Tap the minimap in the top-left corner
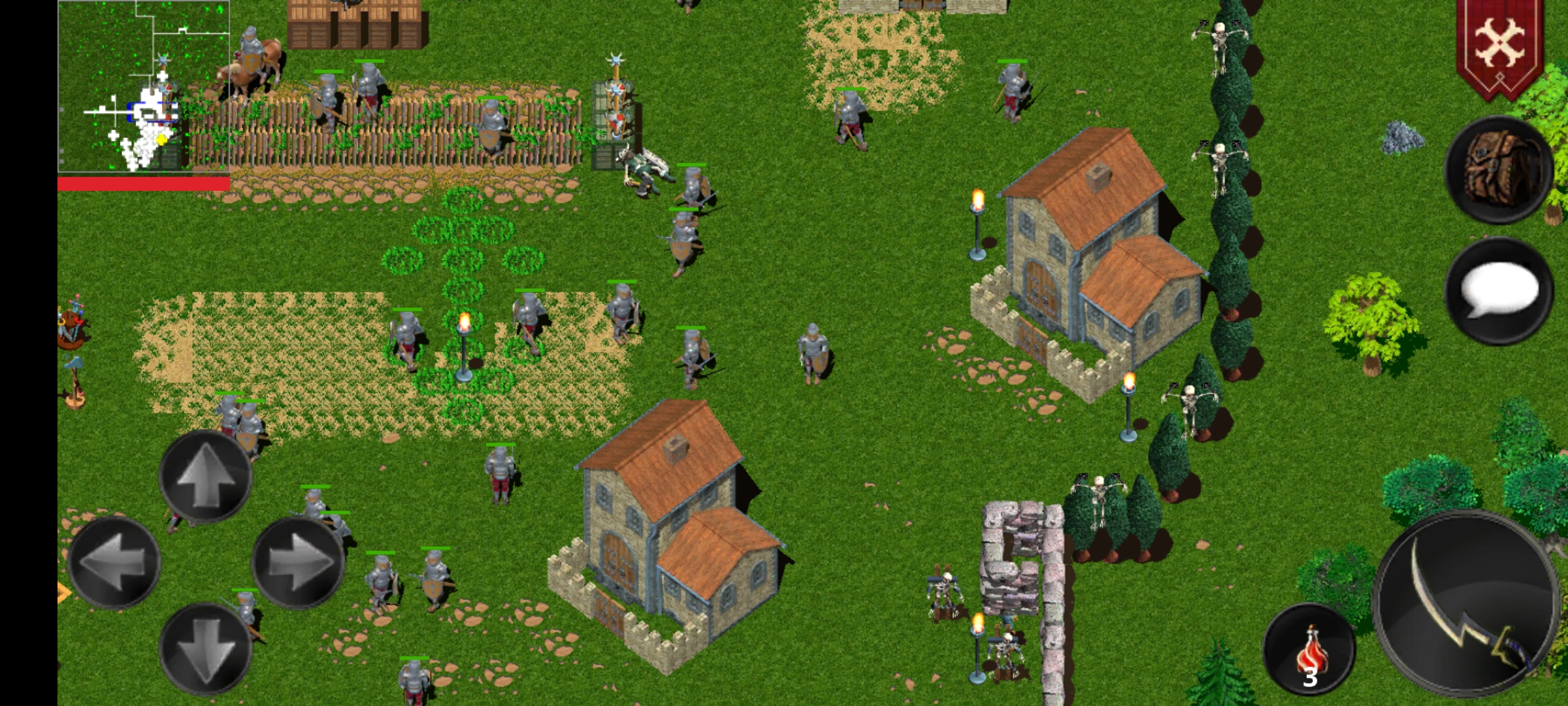Viewport: 1568px width, 706px height. point(144,85)
